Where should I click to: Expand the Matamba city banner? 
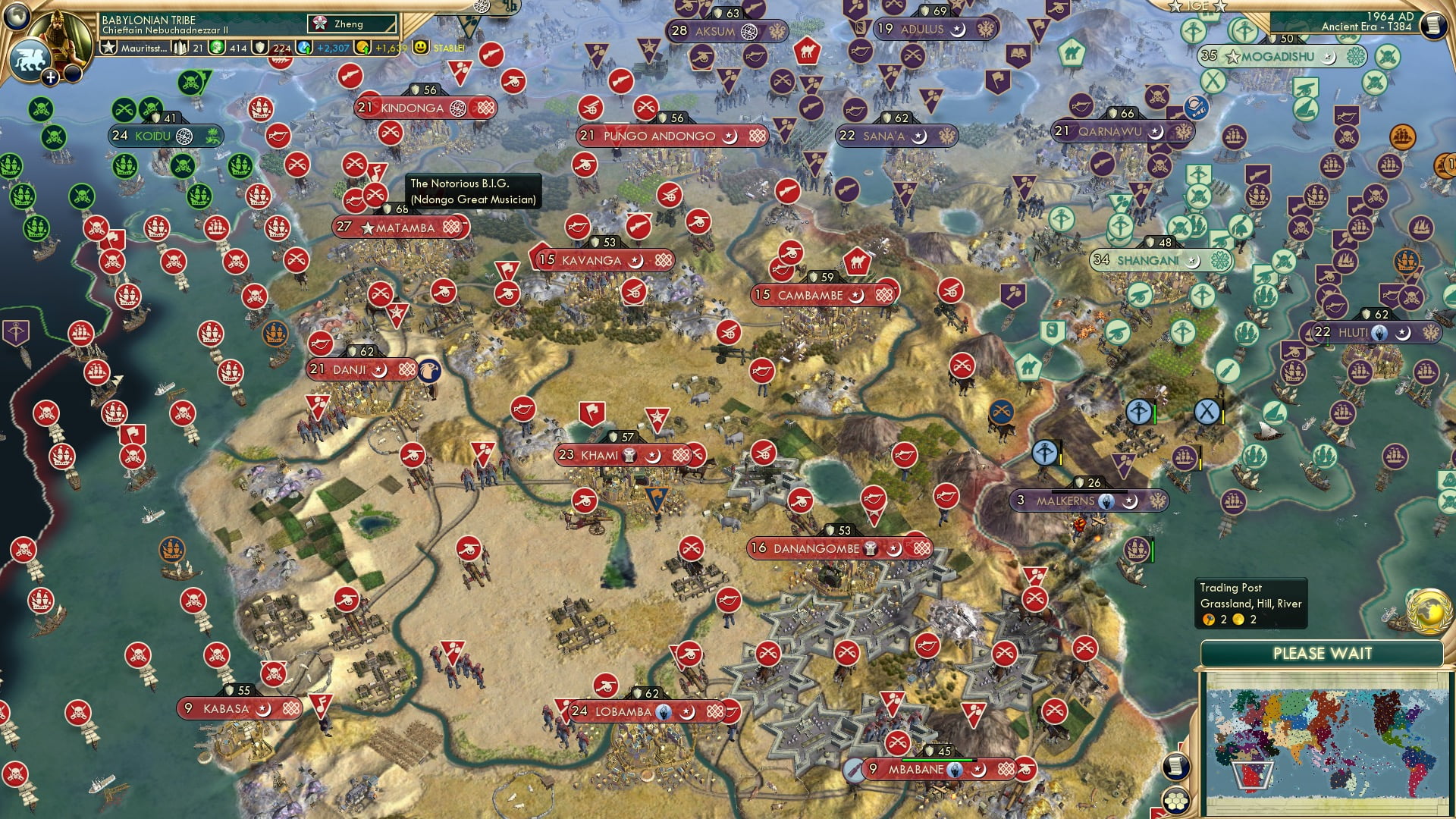pyautogui.click(x=402, y=227)
